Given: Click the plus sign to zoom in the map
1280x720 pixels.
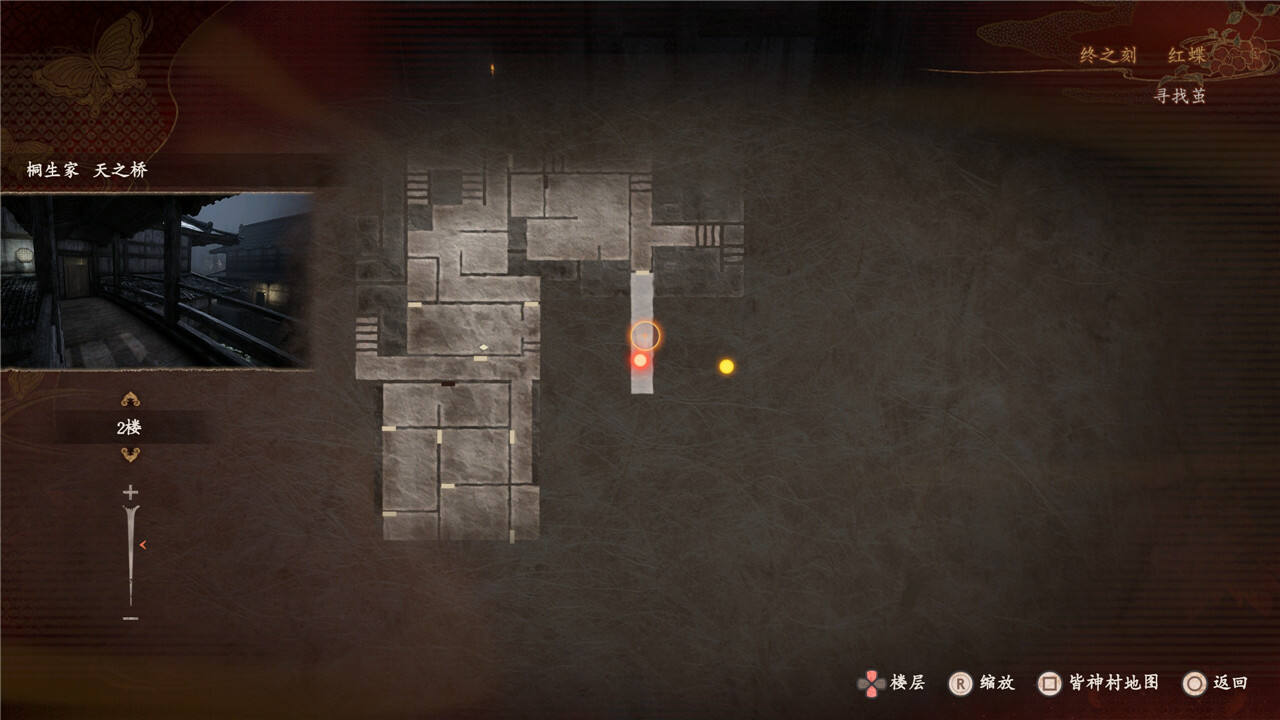Looking at the screenshot, I should point(130,492).
